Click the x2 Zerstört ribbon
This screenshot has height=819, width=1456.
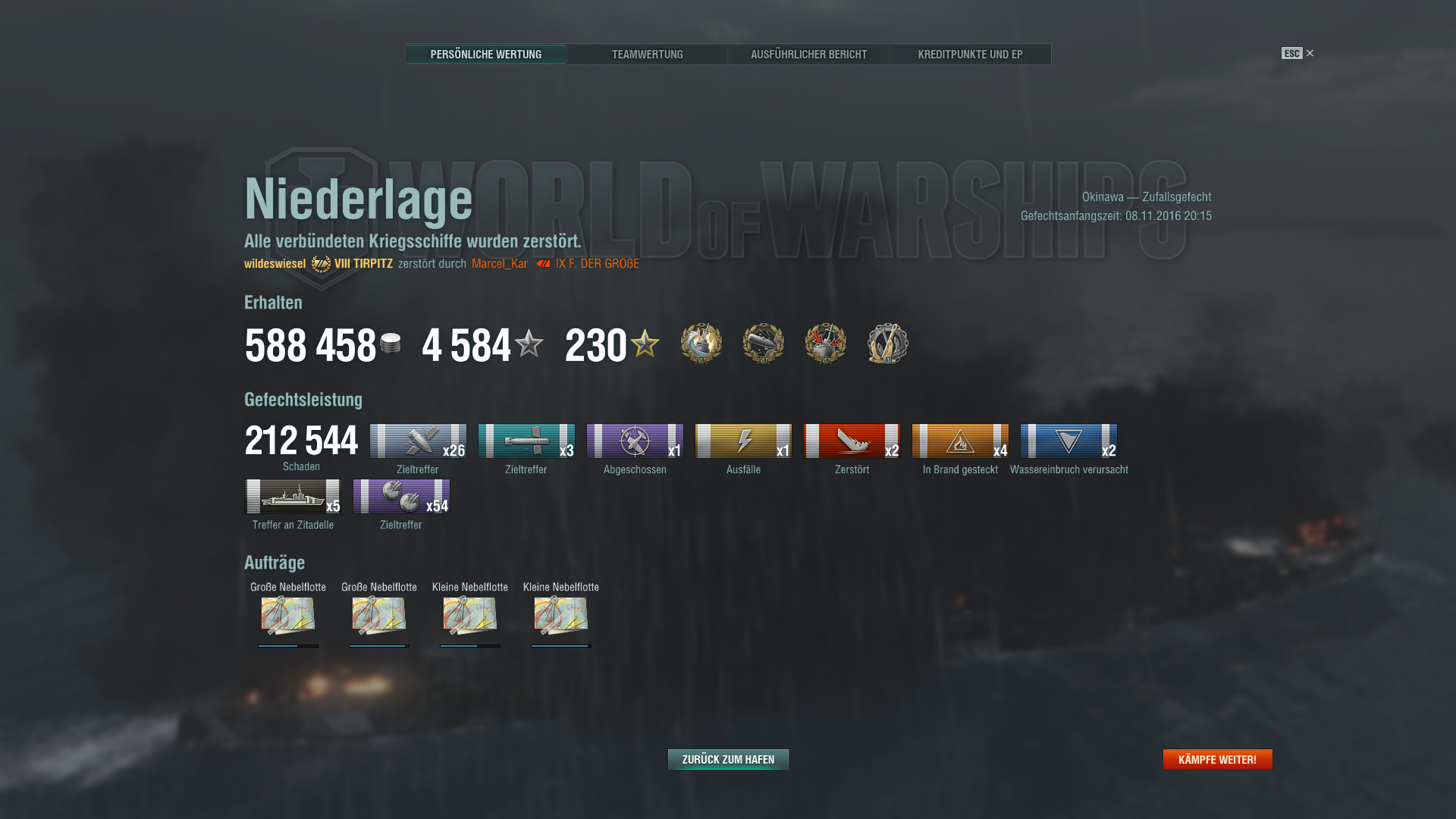coord(852,441)
